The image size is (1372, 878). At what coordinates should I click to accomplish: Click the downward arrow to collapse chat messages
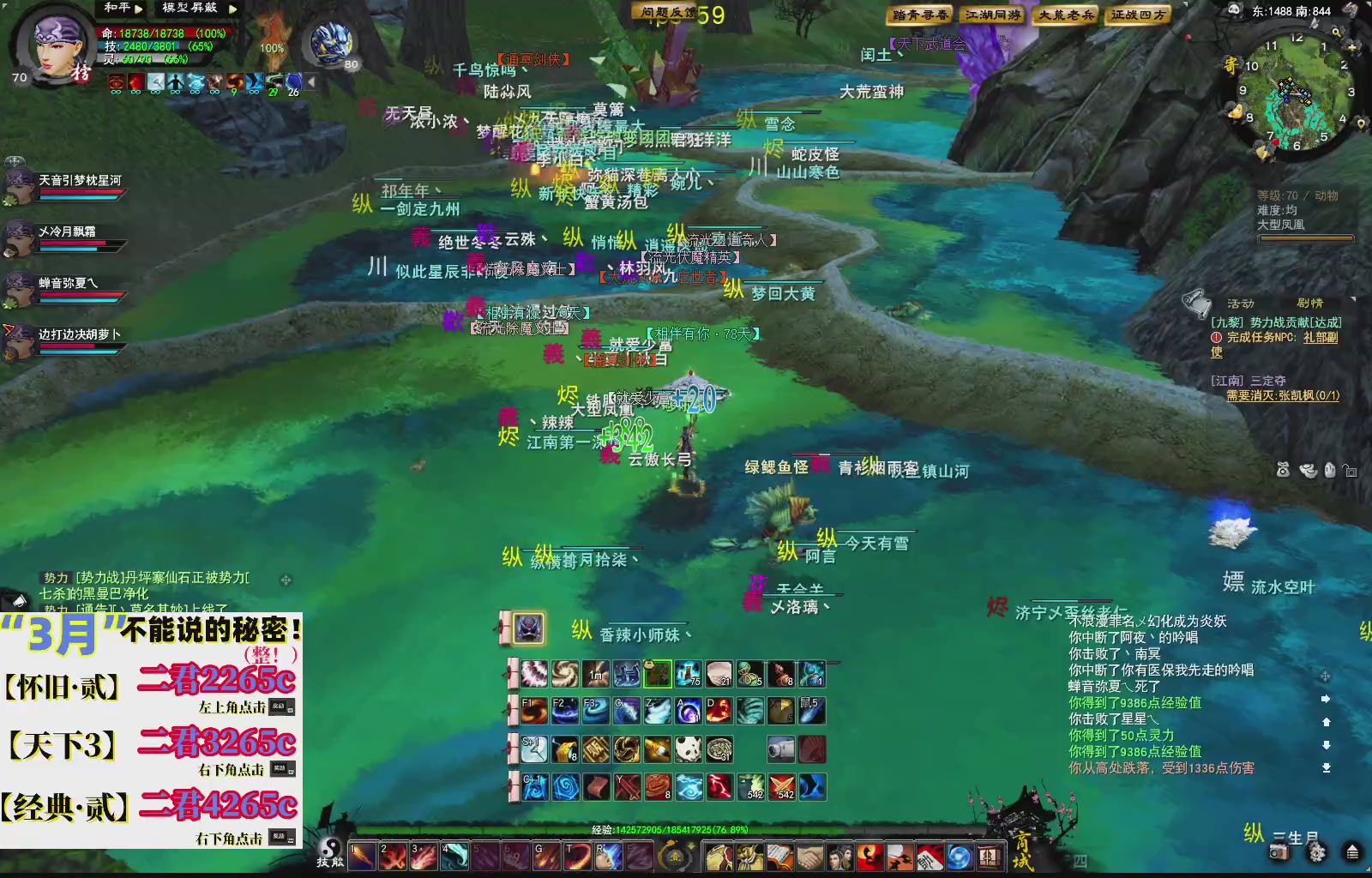click(x=1327, y=745)
